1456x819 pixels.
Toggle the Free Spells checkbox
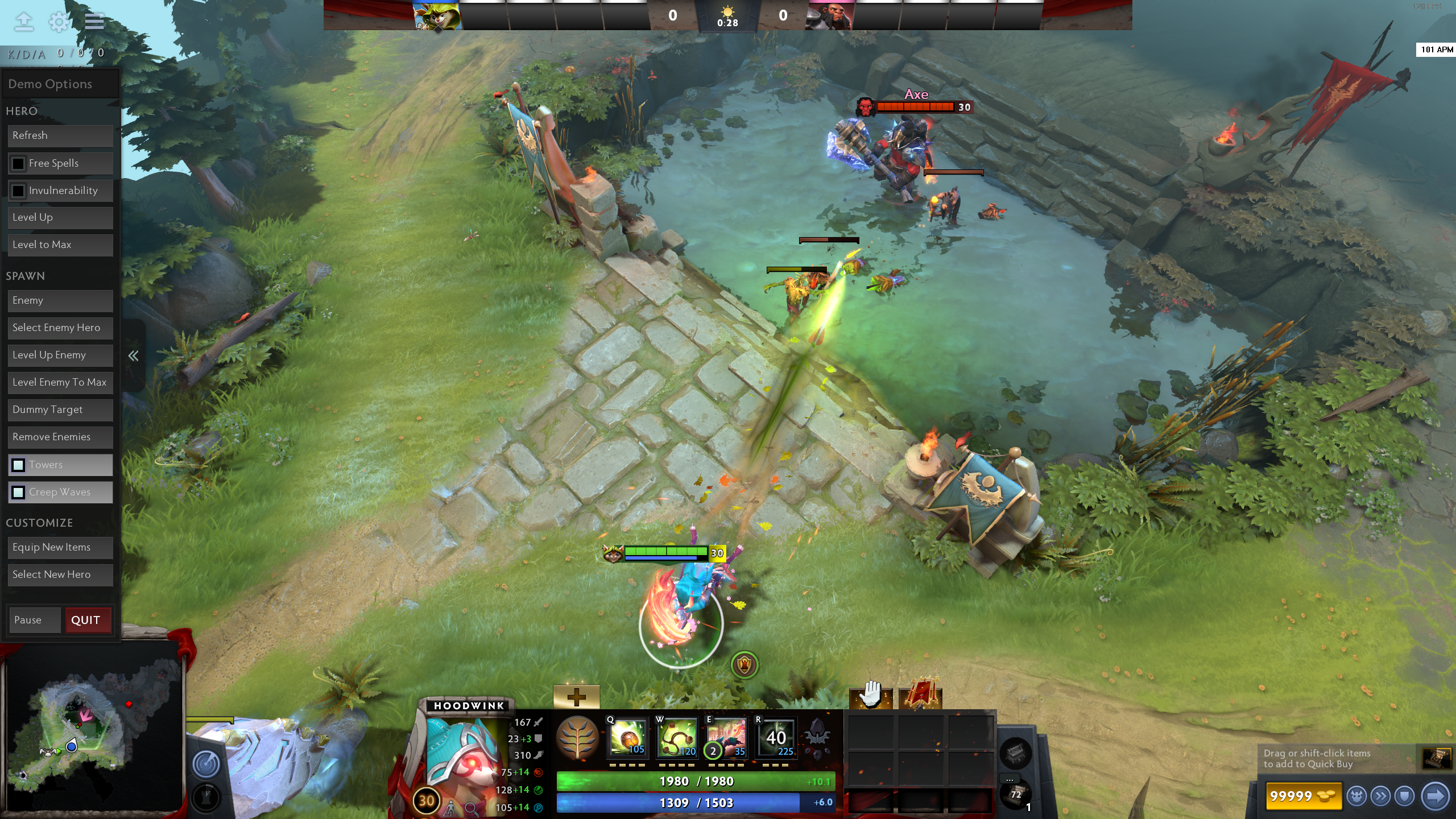[x=18, y=164]
